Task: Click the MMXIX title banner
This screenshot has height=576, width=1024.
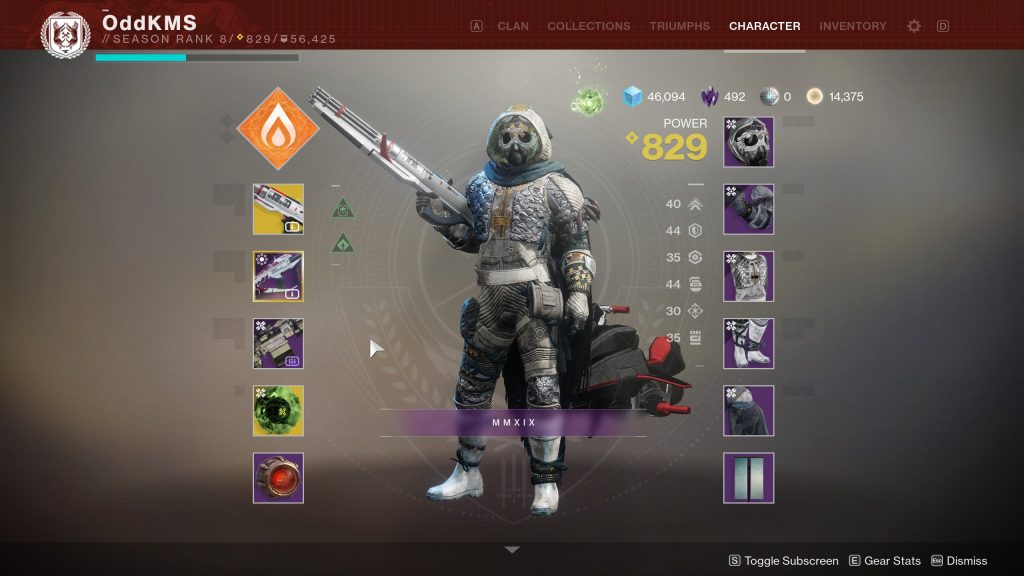Action: pyautogui.click(x=514, y=422)
